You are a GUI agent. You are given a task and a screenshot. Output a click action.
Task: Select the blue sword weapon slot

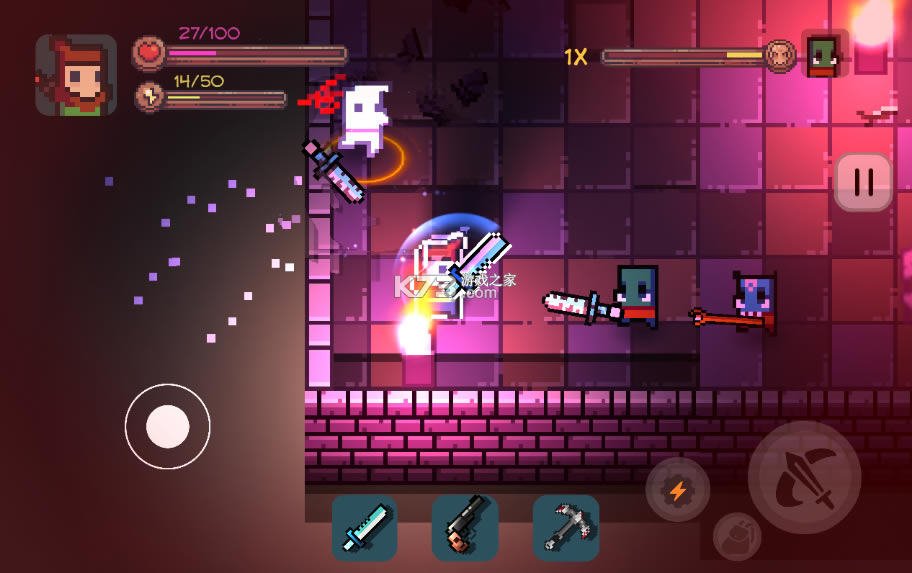(x=365, y=527)
